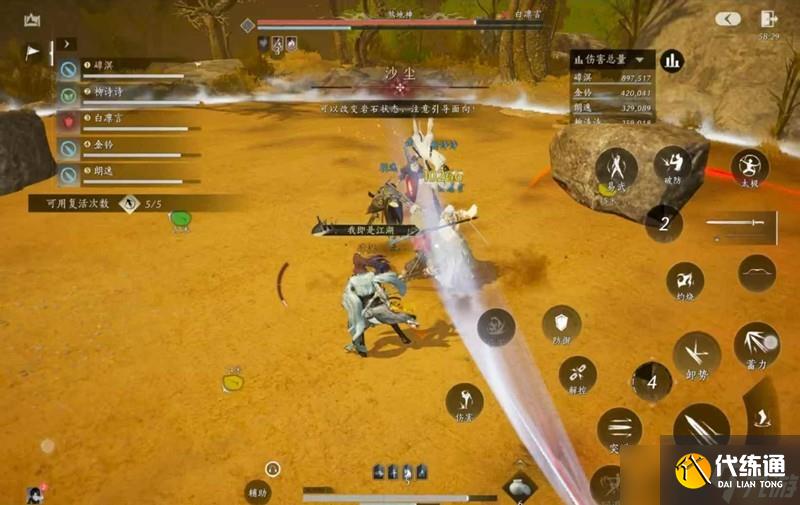This screenshot has width=800, height=505.
Task: Activate the 灼烧 burn skill
Action: pyautogui.click(x=685, y=281)
